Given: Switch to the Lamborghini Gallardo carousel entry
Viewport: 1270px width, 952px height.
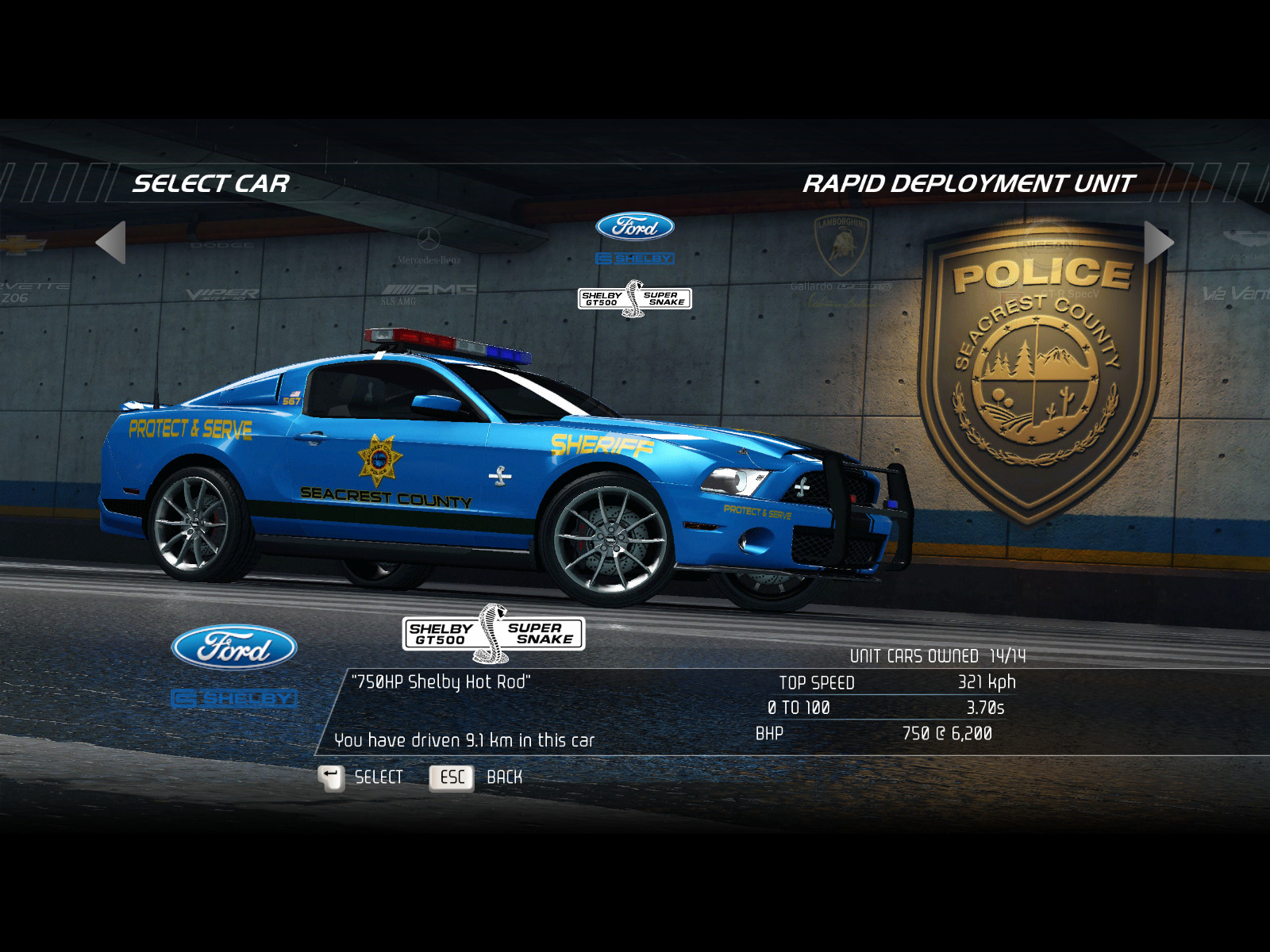Looking at the screenshot, I should pos(841,258).
